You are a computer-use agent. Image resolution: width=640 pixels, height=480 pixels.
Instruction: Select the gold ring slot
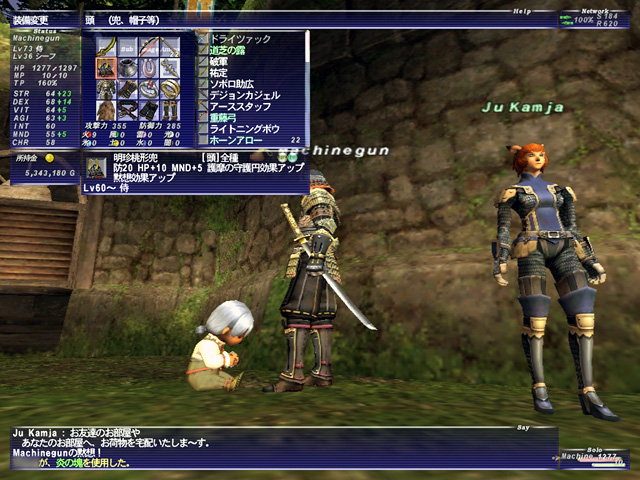(x=170, y=89)
